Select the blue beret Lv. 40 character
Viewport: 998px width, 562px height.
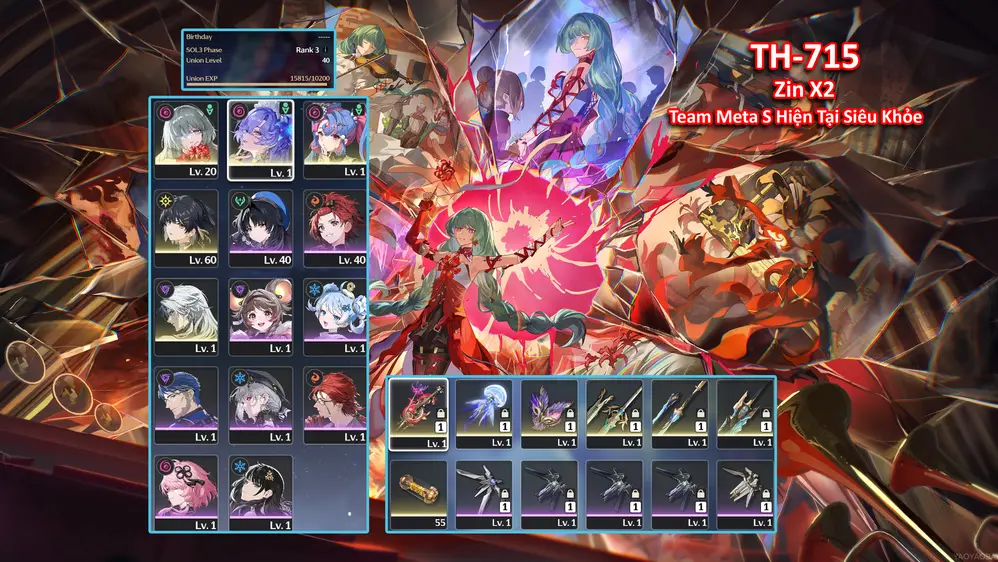261,227
